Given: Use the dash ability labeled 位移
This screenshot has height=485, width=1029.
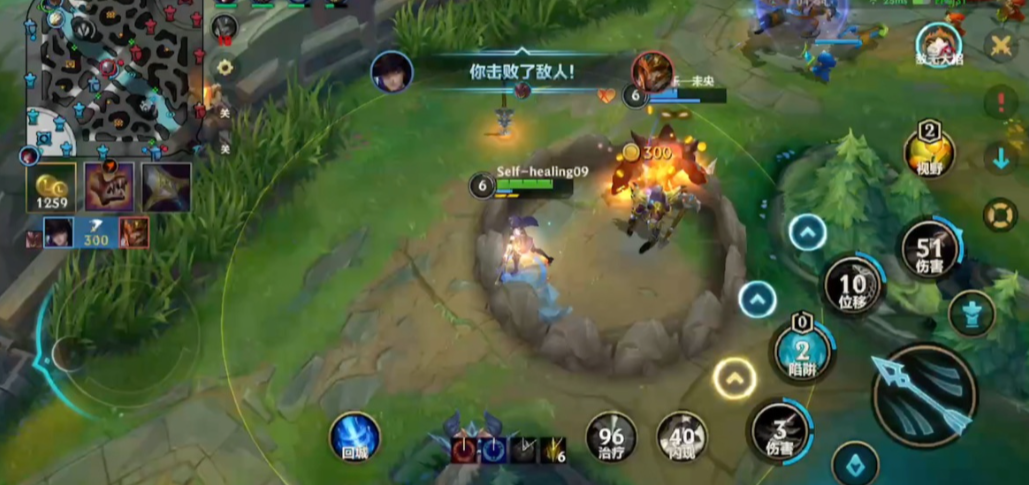Looking at the screenshot, I should 852,286.
